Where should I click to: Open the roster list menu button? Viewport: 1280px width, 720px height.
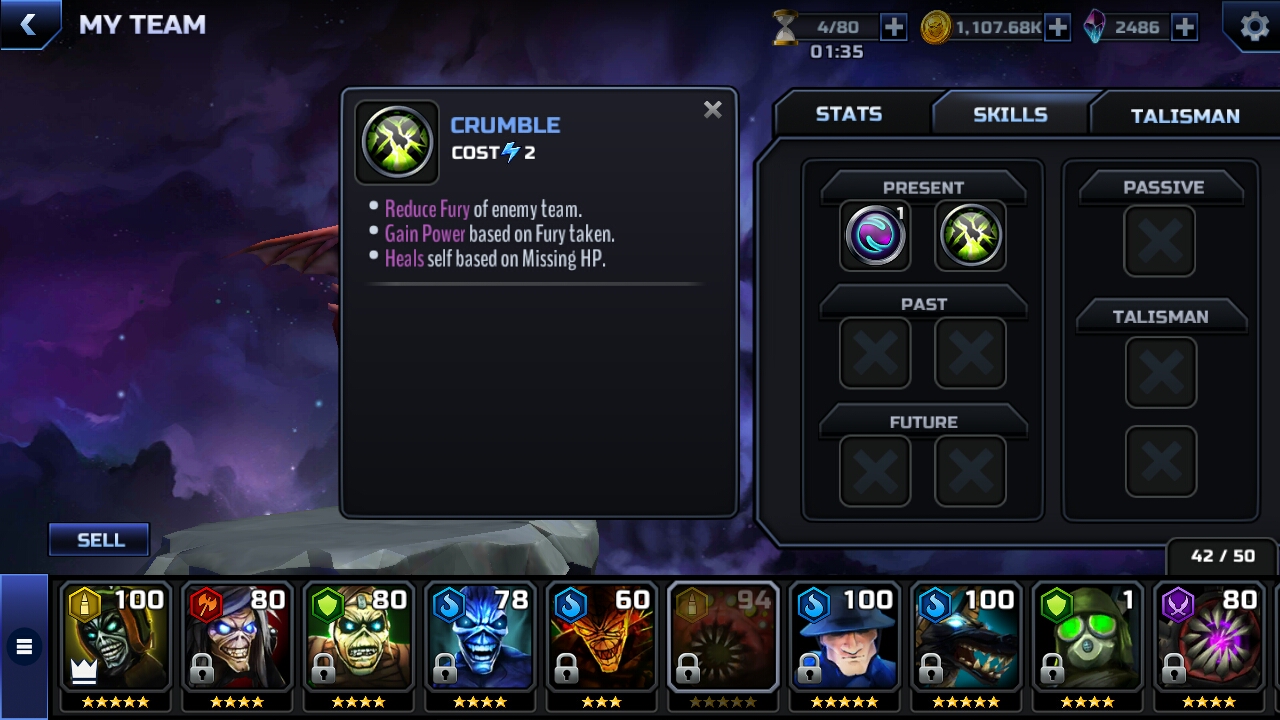click(x=24, y=647)
